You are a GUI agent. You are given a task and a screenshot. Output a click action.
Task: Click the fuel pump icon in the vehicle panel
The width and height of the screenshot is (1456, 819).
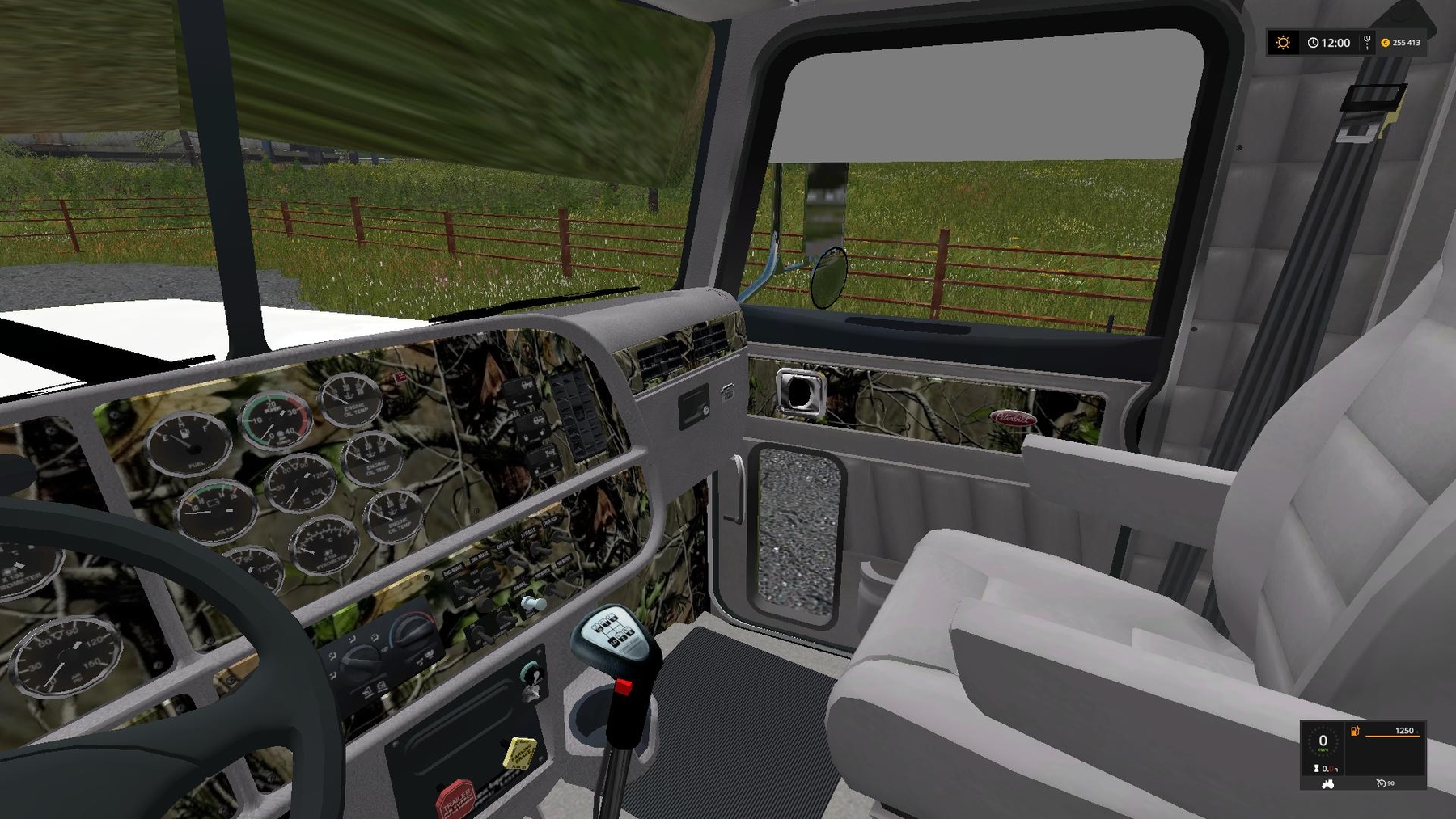(1354, 731)
